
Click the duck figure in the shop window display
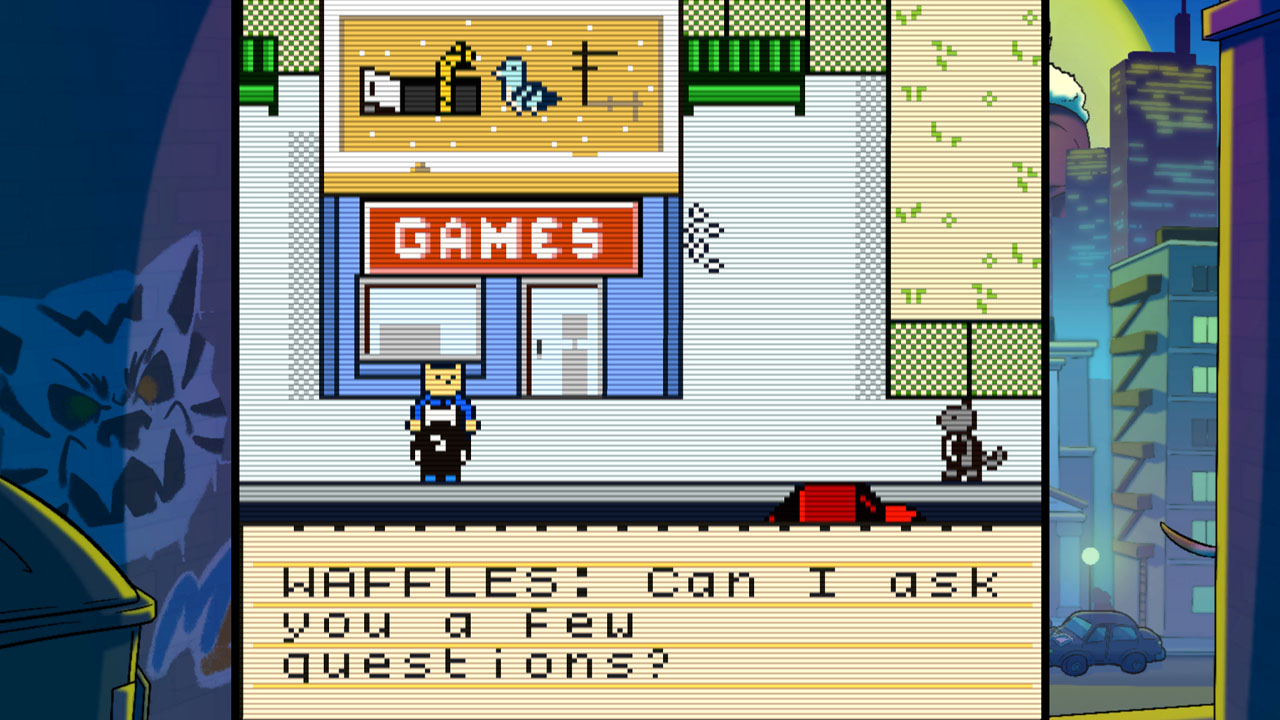(x=455, y=75)
